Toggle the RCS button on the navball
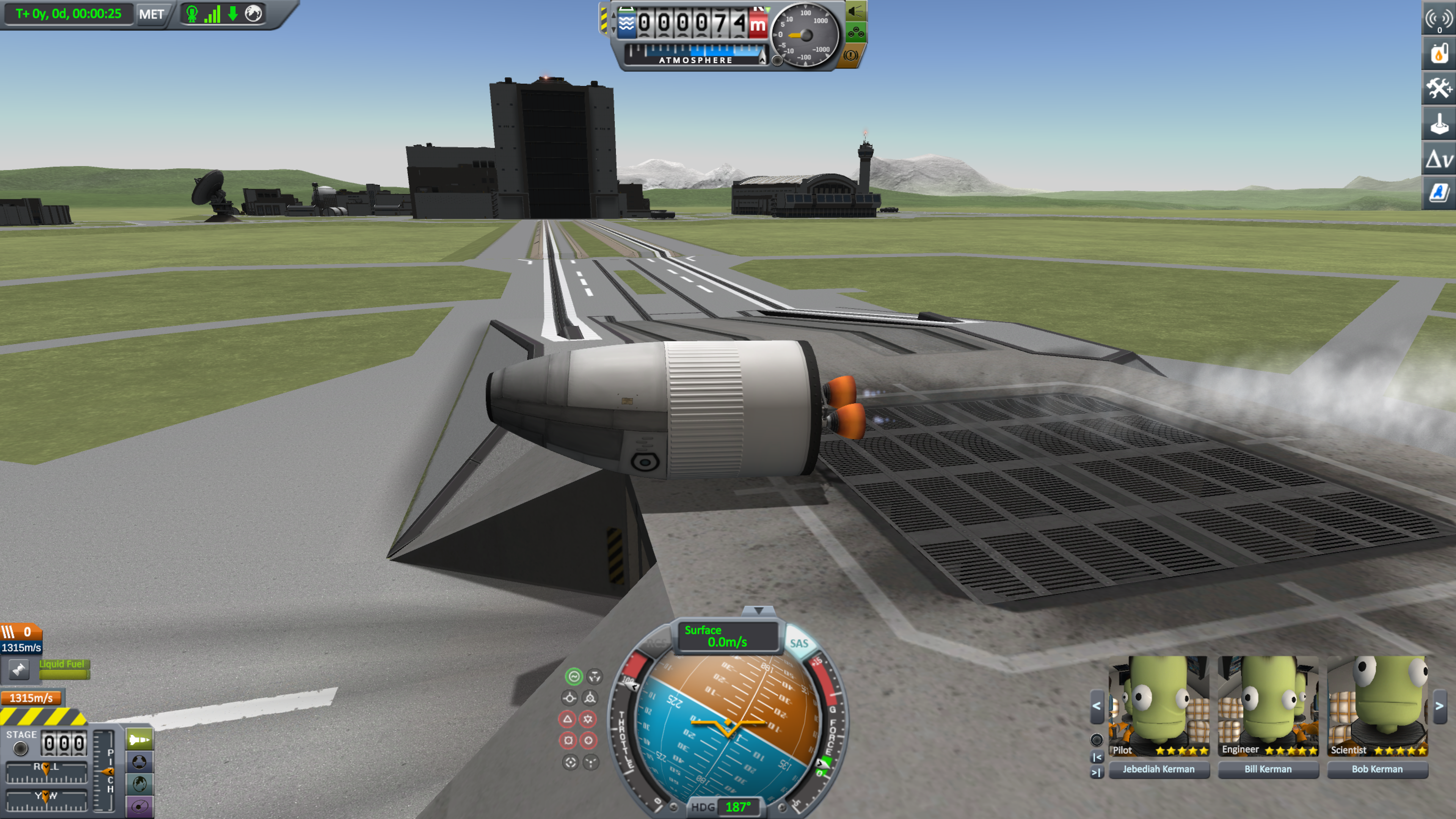1456x819 pixels. pyautogui.click(x=657, y=644)
